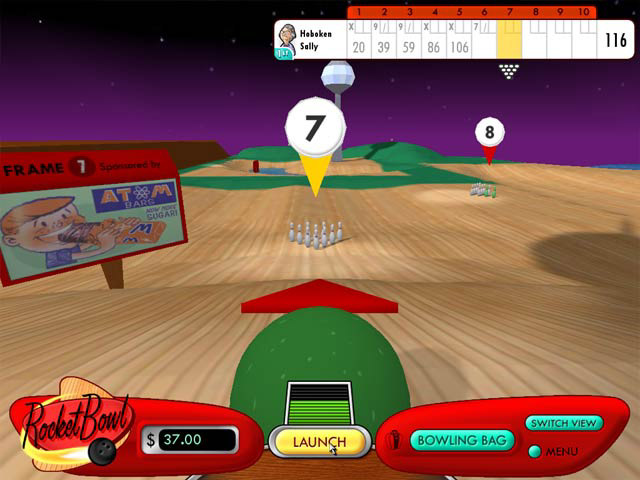Screen dimensions: 640x480
Task: Open the Bowling Bag
Action: 463,440
